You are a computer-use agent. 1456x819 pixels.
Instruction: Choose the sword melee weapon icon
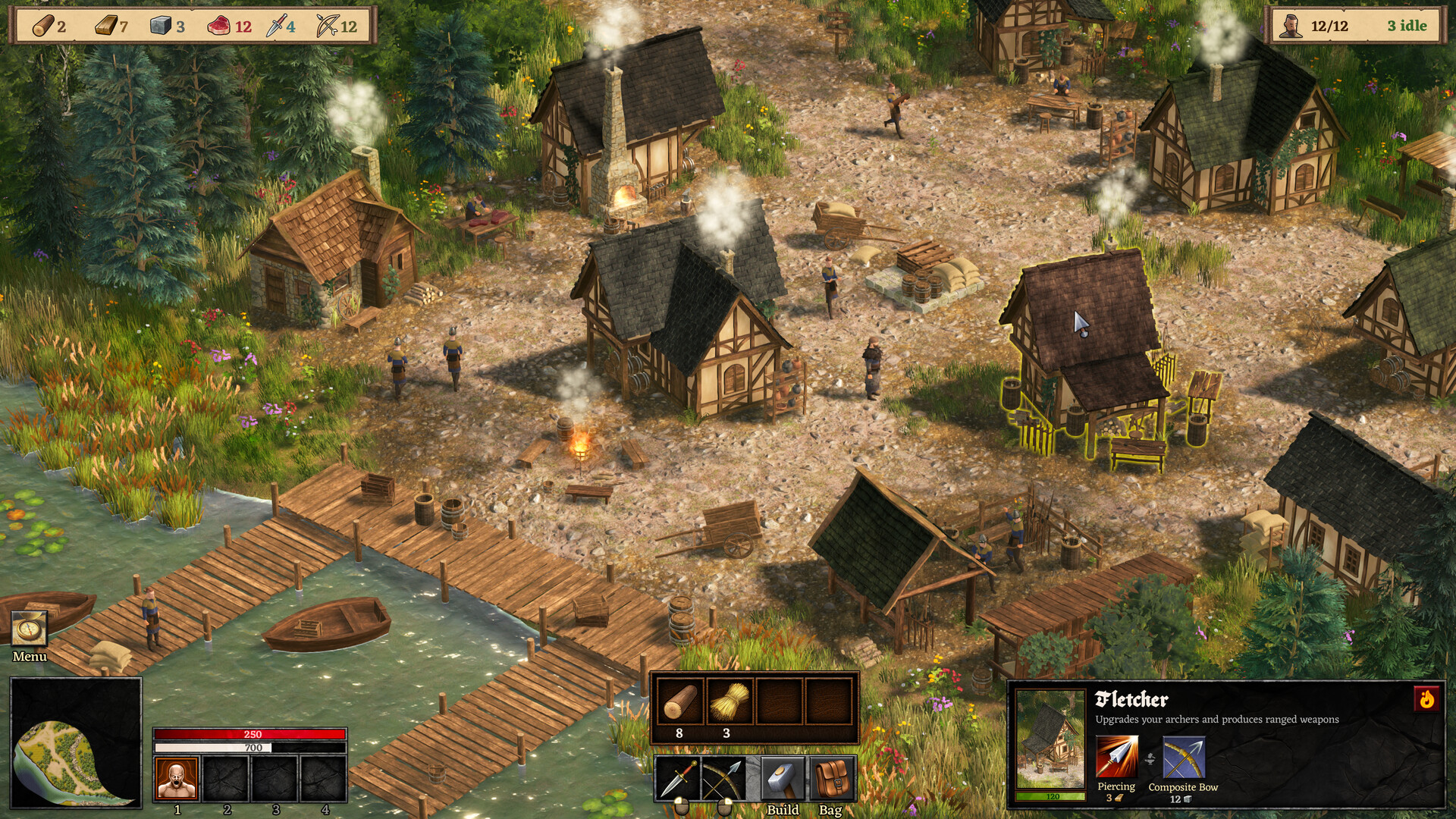[x=677, y=778]
